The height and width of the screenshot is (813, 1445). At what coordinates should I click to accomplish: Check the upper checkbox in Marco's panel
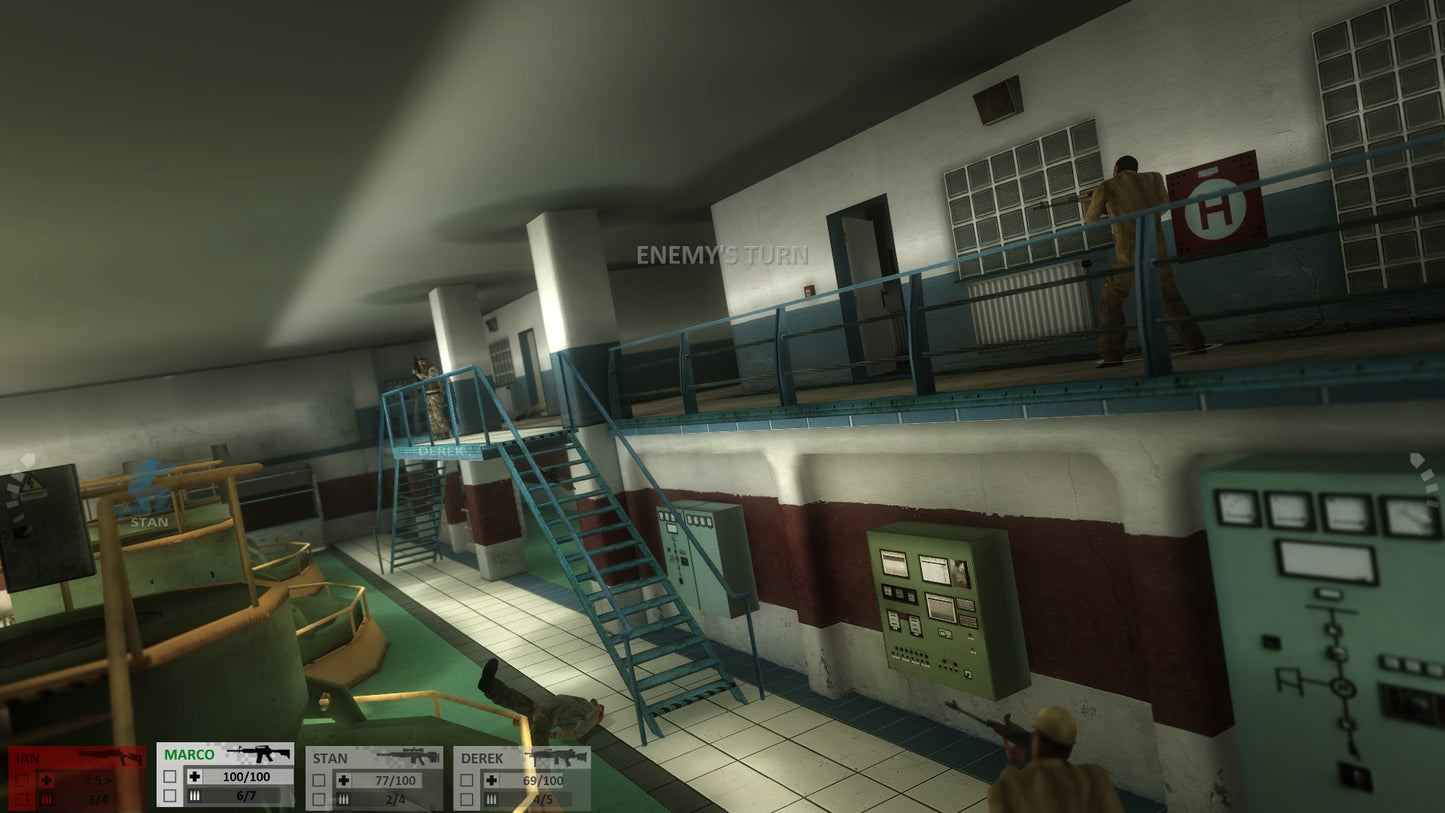(x=170, y=774)
